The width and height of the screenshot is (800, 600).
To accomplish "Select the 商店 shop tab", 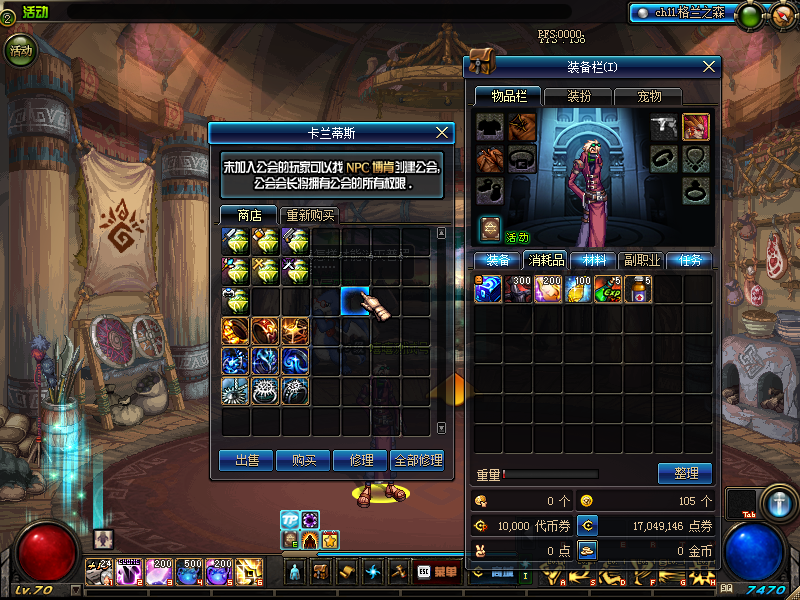I will click(249, 215).
